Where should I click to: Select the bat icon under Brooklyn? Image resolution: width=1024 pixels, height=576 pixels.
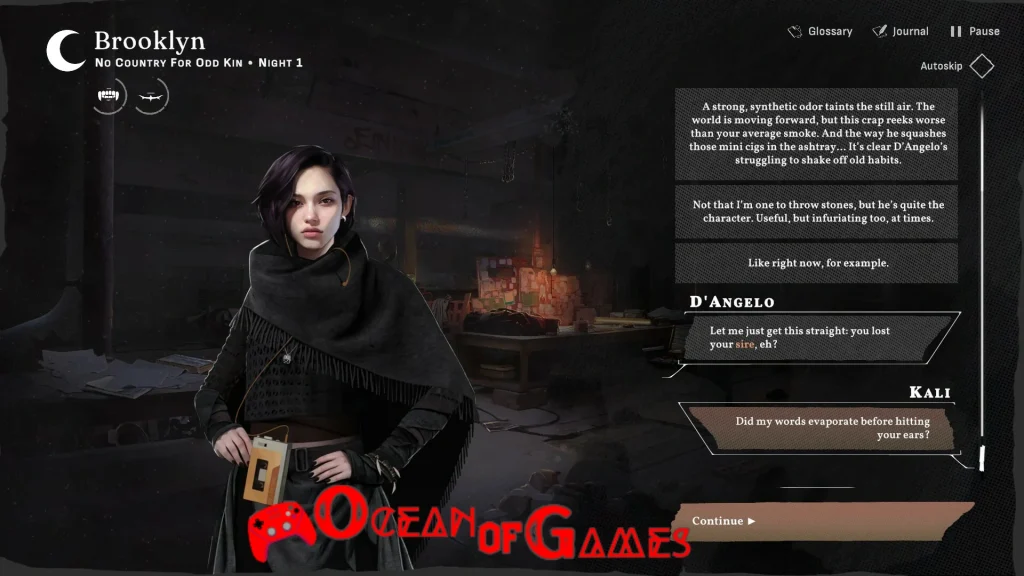tap(152, 96)
